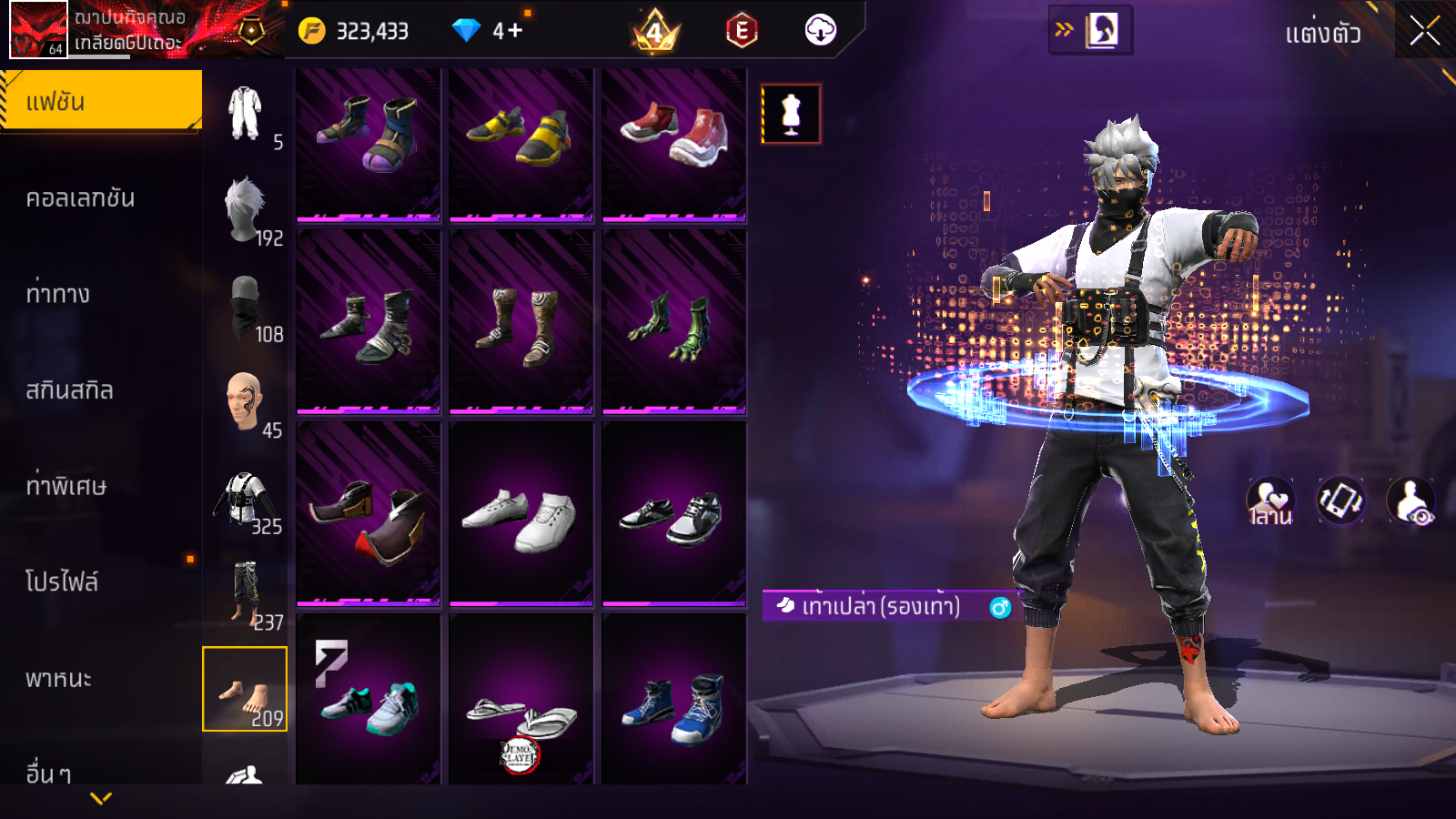Close the wardrobe screen with the X

(1424, 31)
